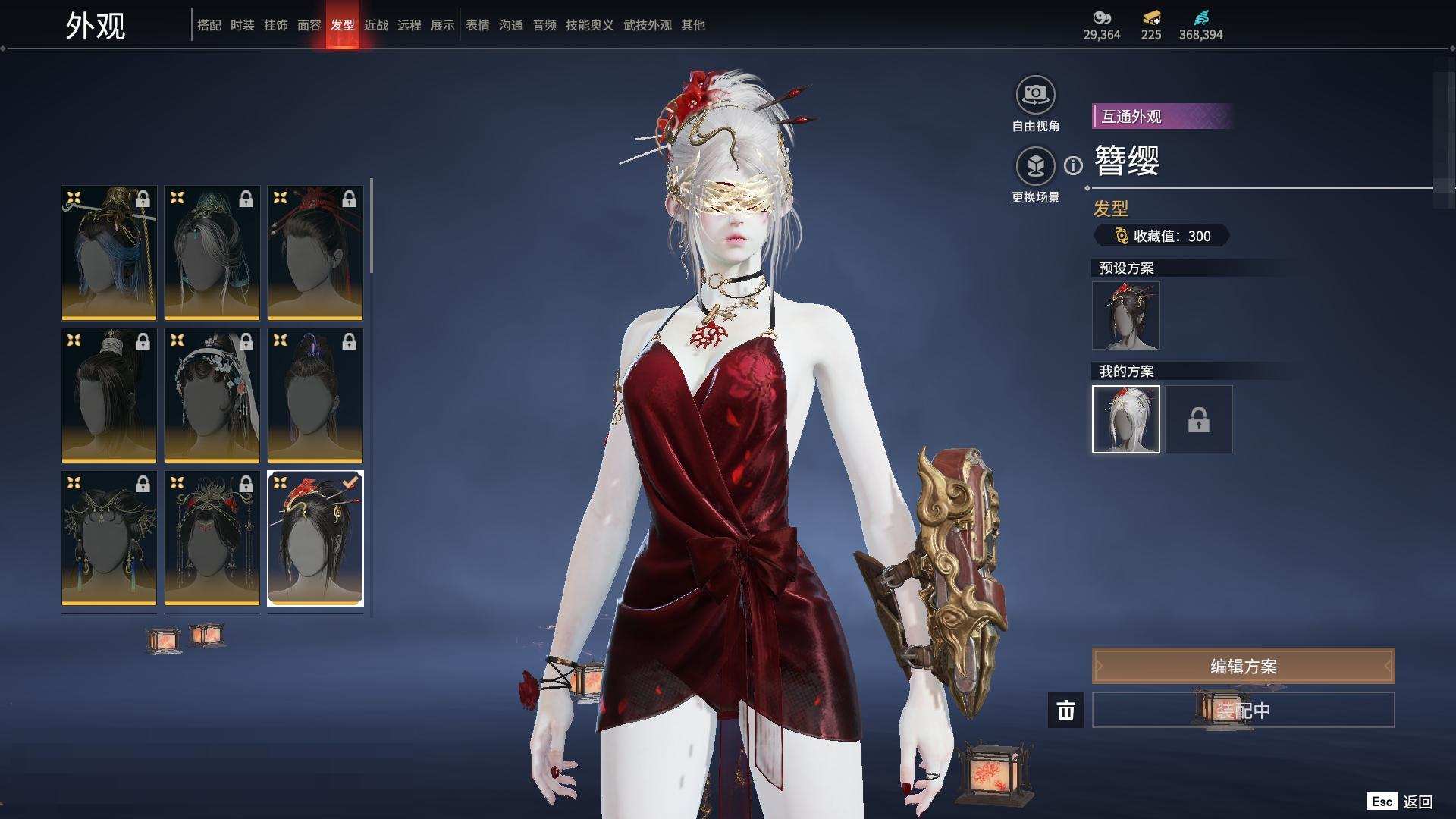Switch to the 近战 tab
1456x819 pixels.
pos(376,25)
